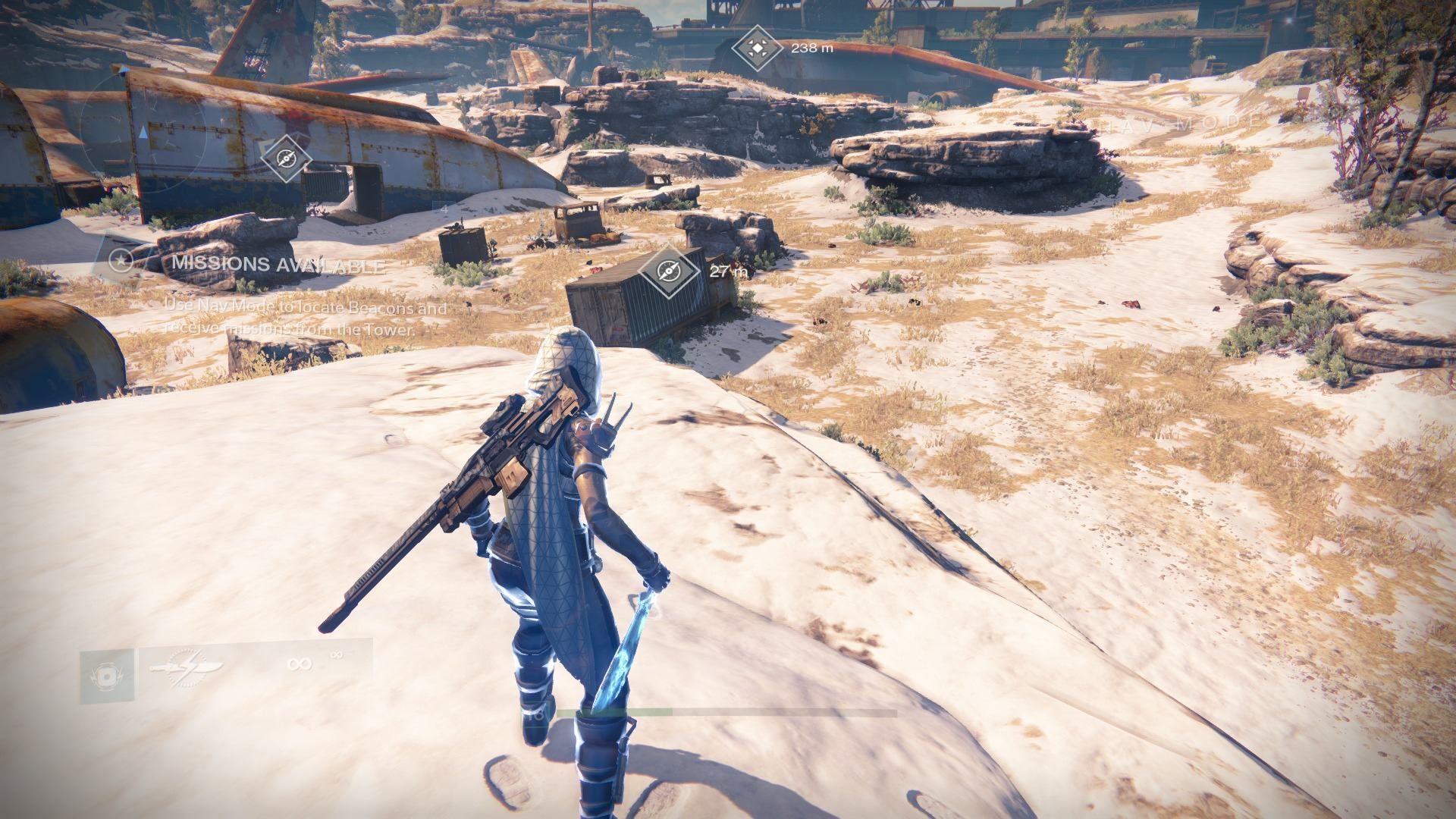Image resolution: width=1456 pixels, height=819 pixels.
Task: Select the unlabeled beacon marker over the plane wreck
Action: coord(286,158)
